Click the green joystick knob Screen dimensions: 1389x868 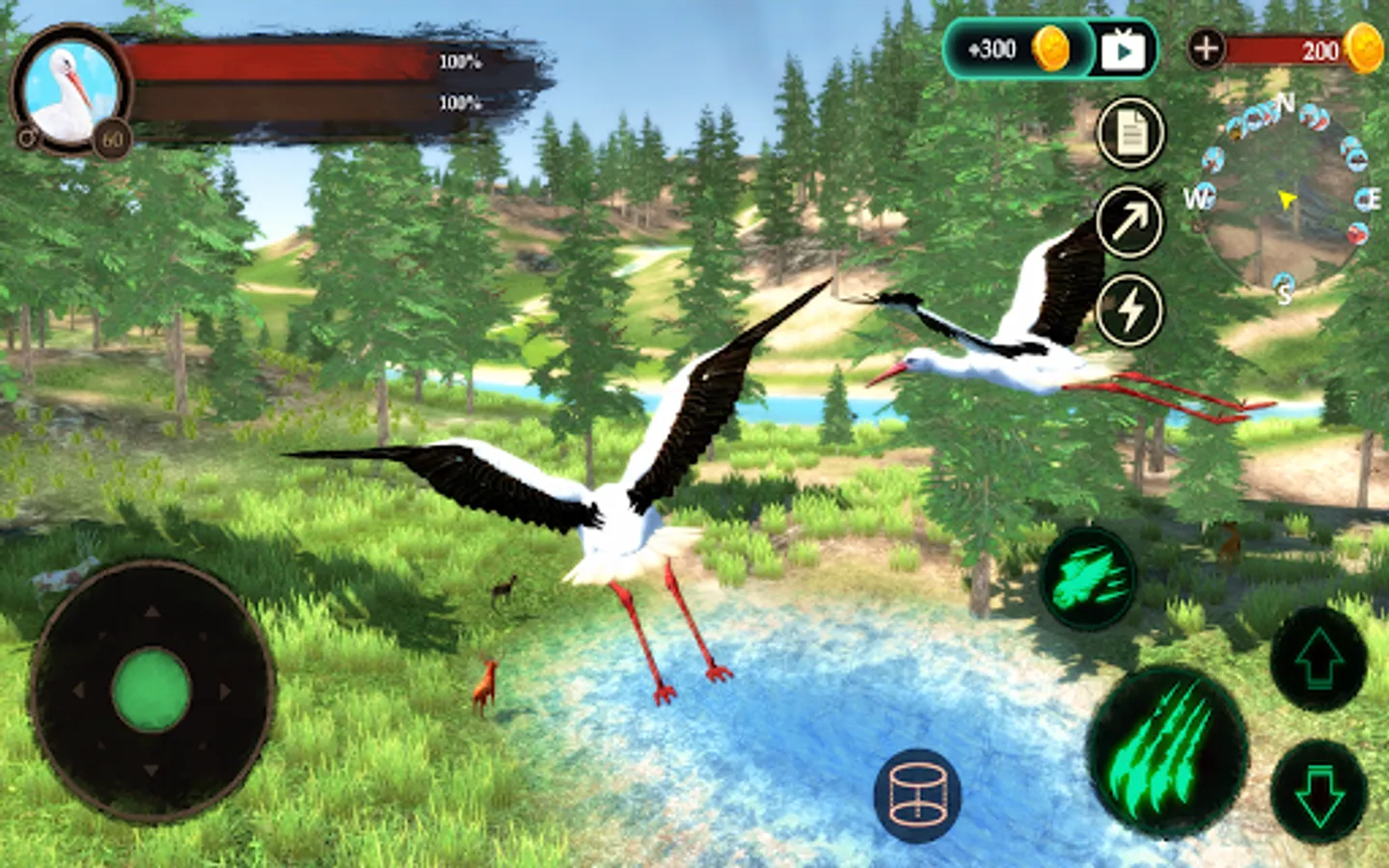pyautogui.click(x=151, y=690)
